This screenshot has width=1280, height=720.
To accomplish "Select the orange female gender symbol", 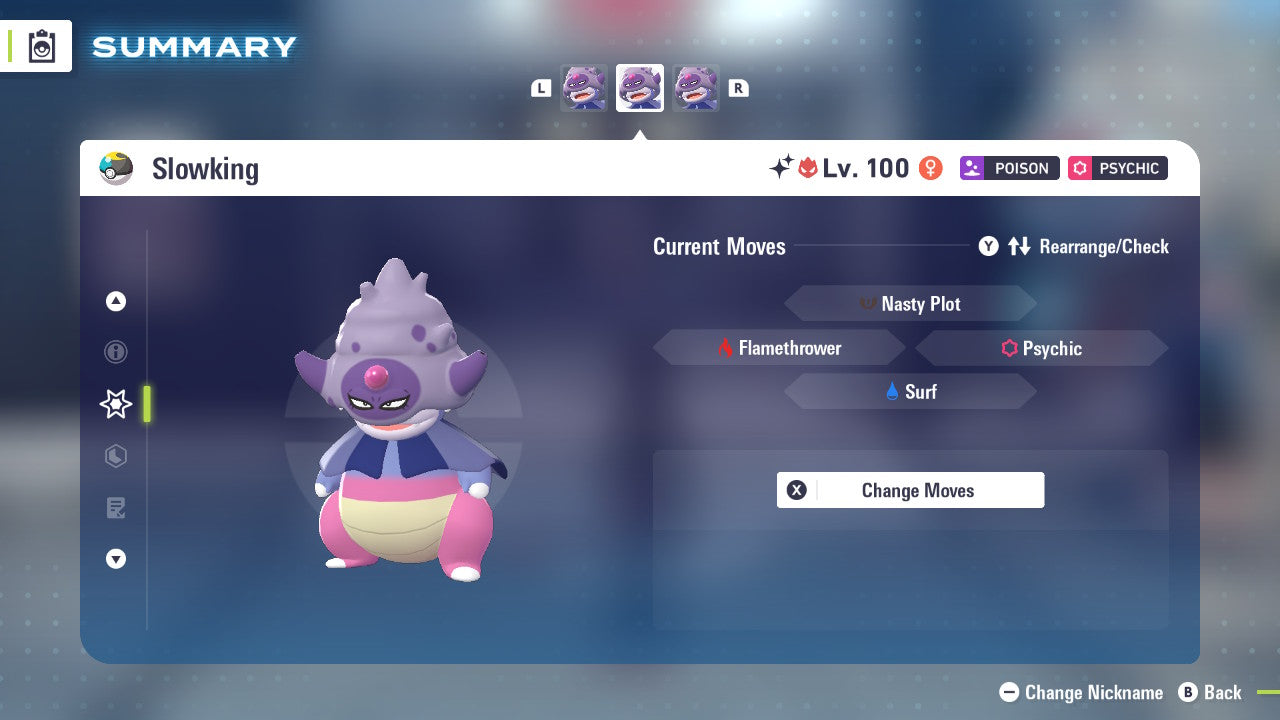I will point(929,168).
